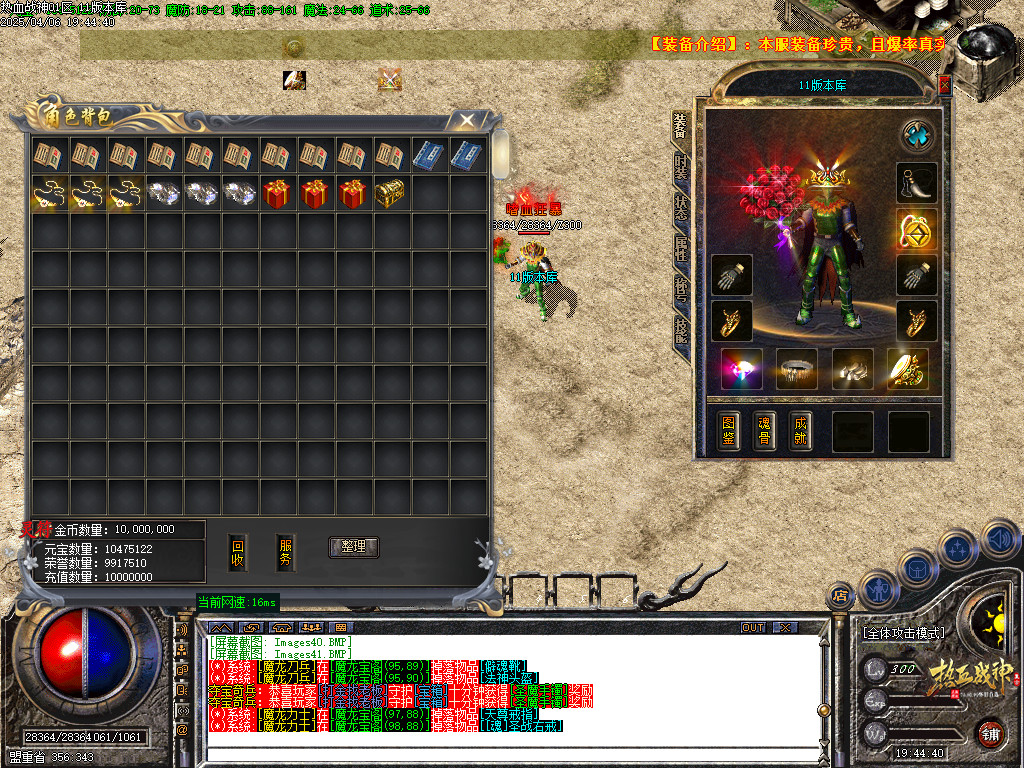Open the 魂骨 soul bone button
This screenshot has width=1024, height=768.
(x=765, y=430)
